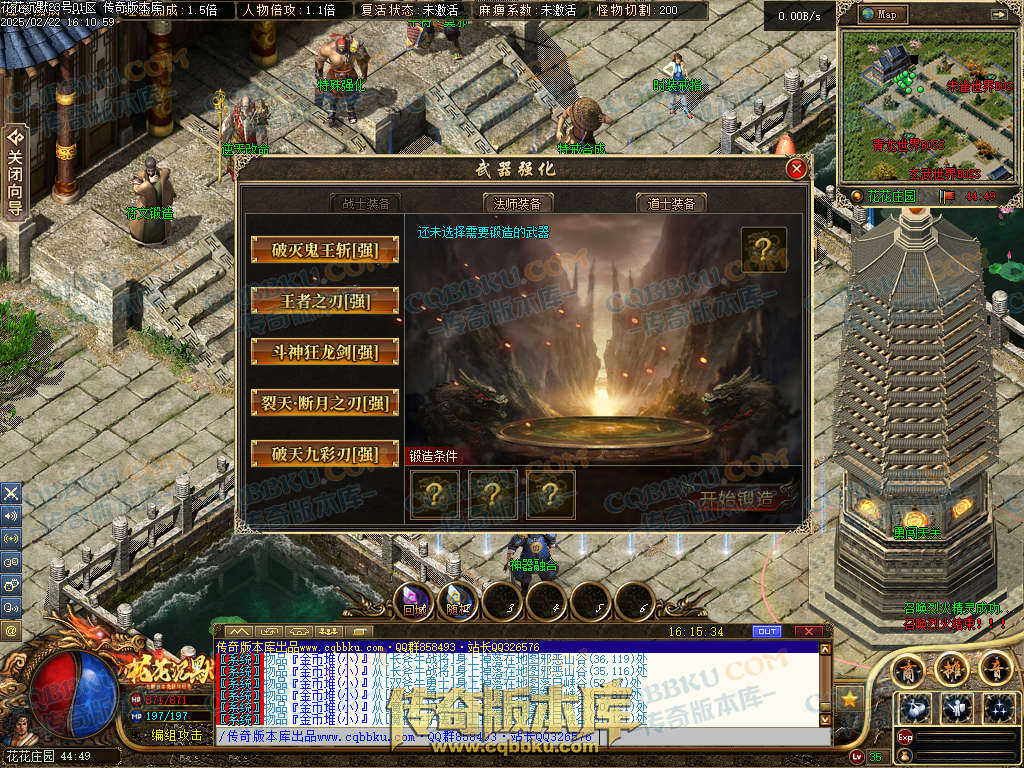Choose 破天九彩刃[强] for forging
This screenshot has width=1024, height=768.
[x=325, y=454]
